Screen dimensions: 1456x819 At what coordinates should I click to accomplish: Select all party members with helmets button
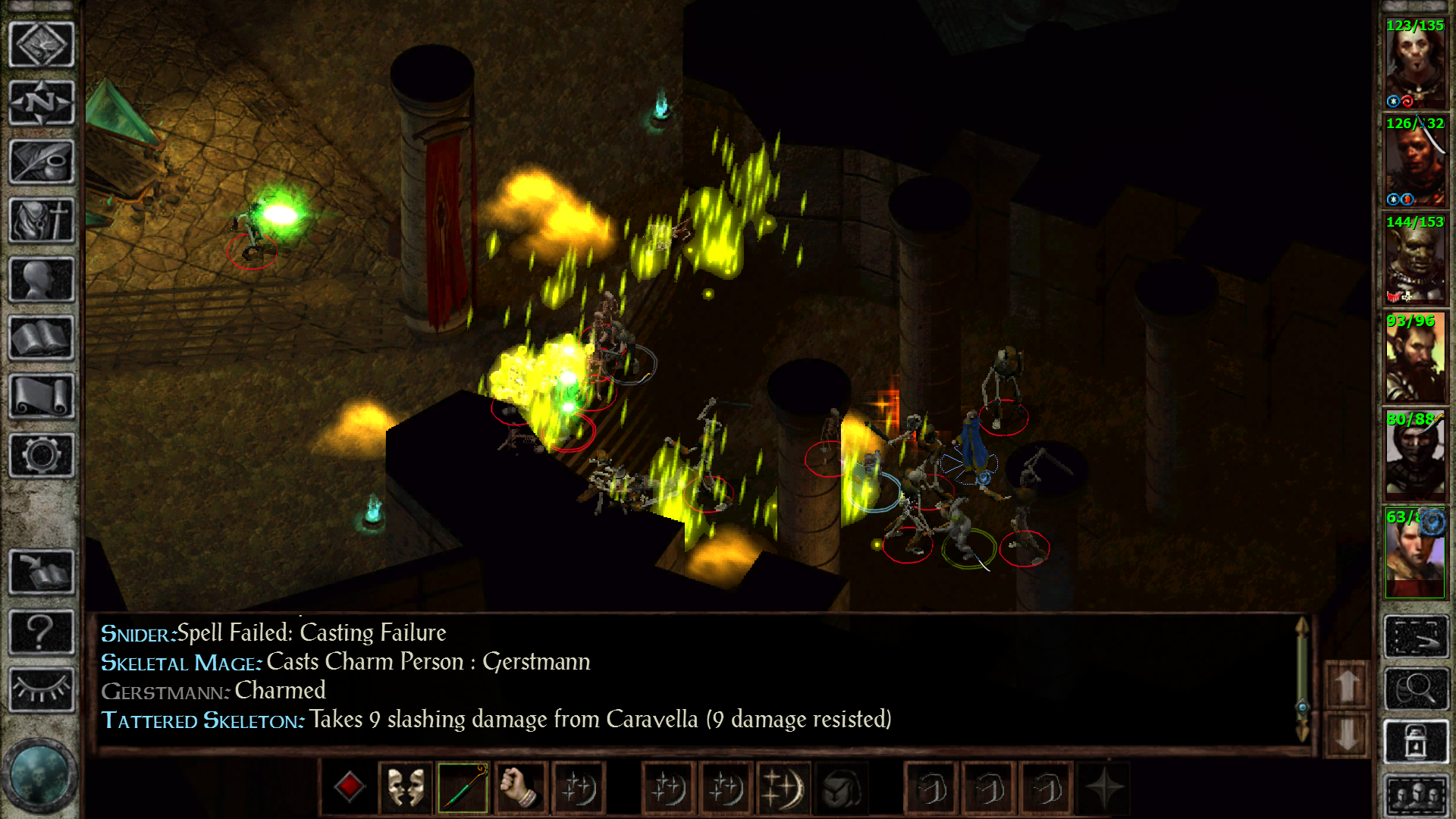click(x=1415, y=796)
